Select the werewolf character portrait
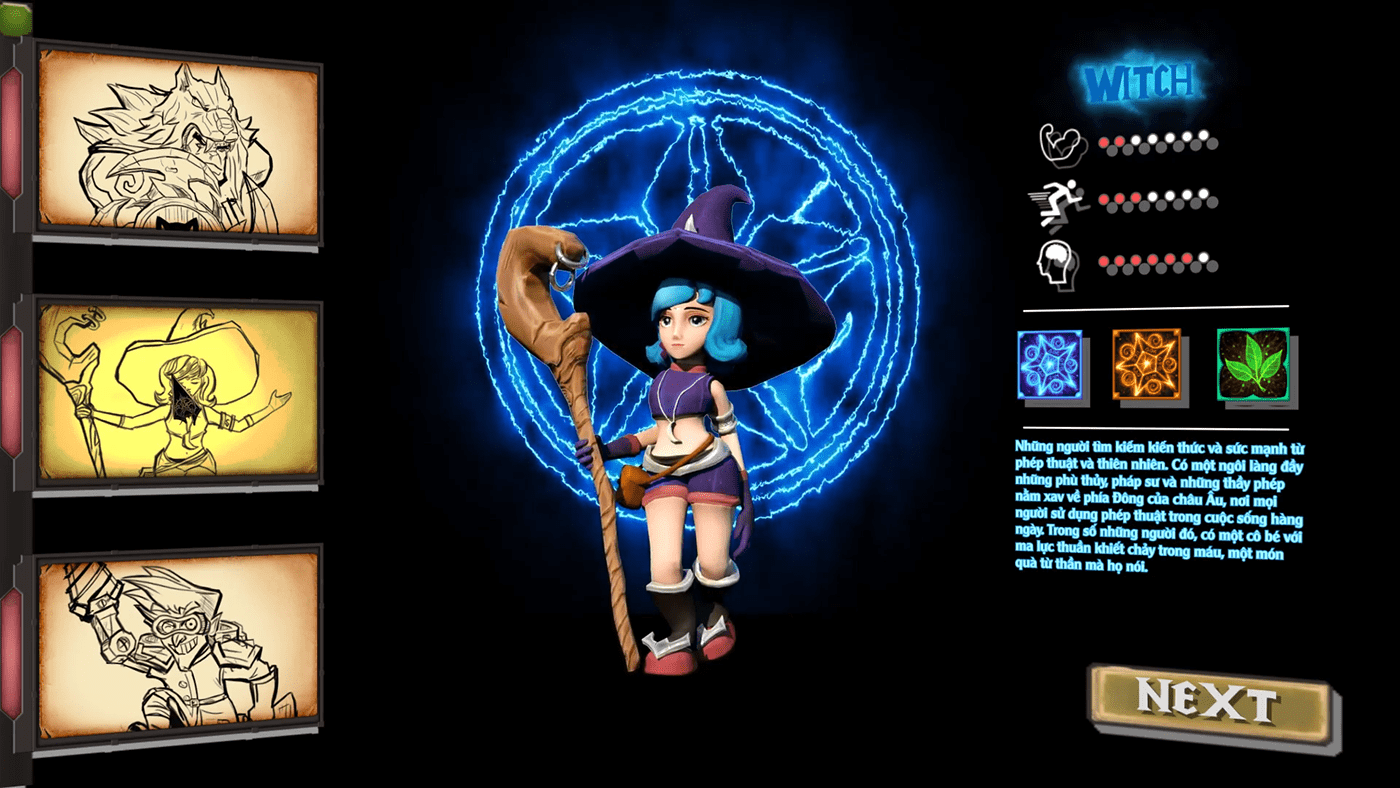Image resolution: width=1400 pixels, height=788 pixels. point(178,139)
